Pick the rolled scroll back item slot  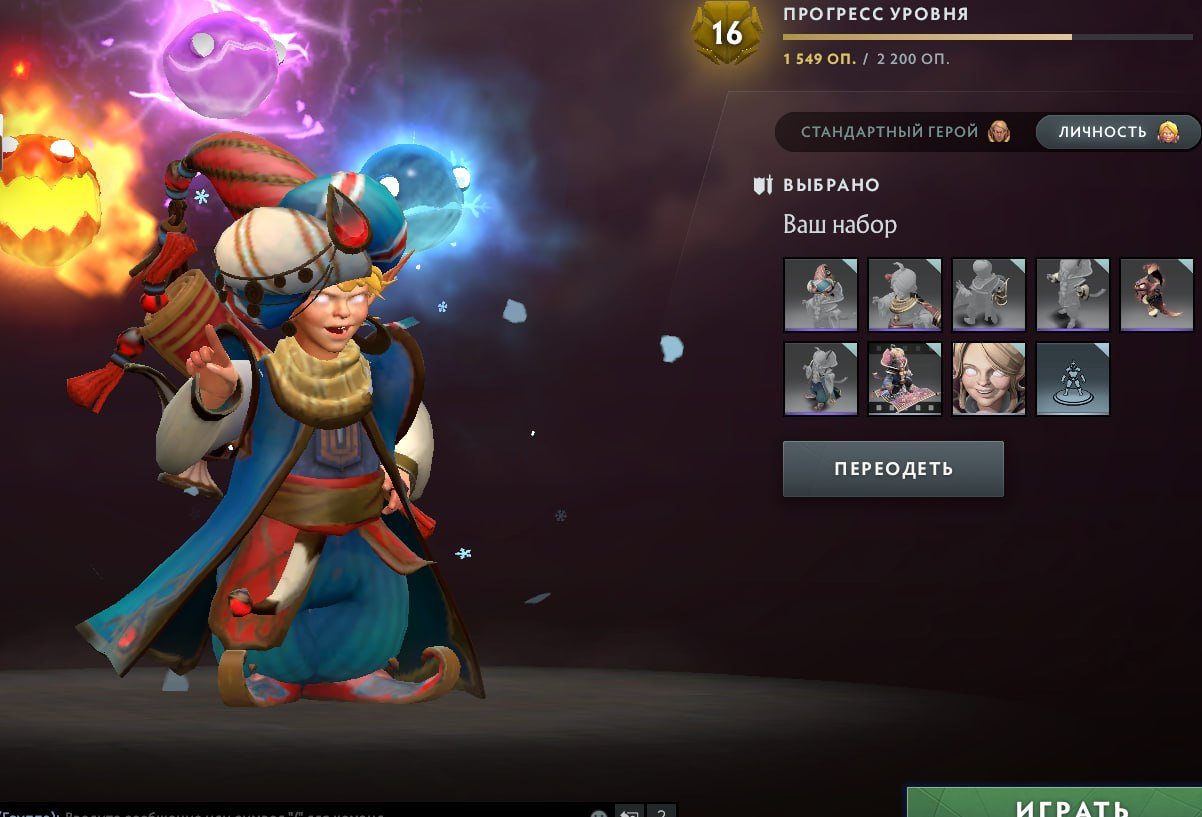pos(1072,294)
